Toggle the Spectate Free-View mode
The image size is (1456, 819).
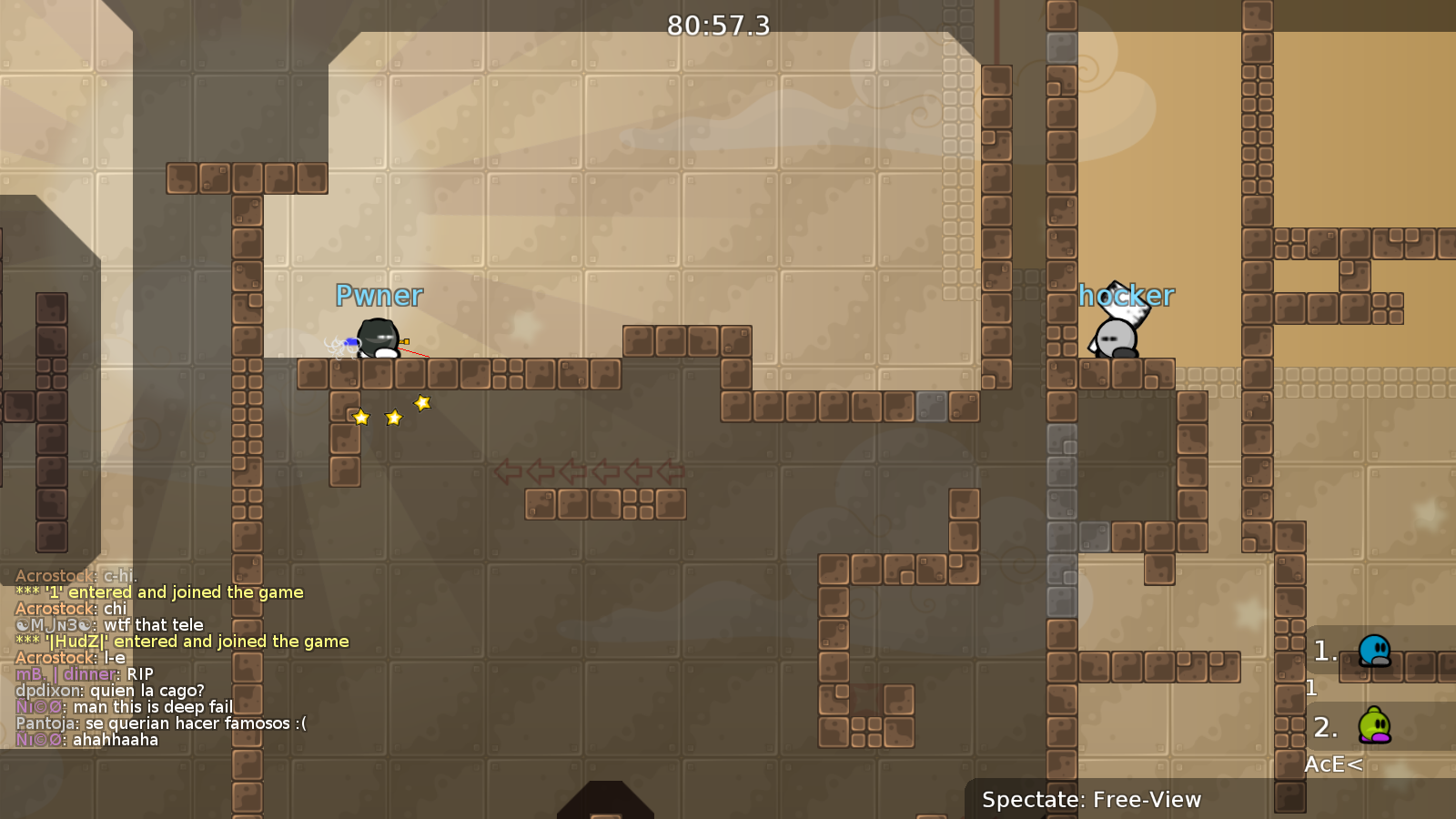pyautogui.click(x=1091, y=800)
